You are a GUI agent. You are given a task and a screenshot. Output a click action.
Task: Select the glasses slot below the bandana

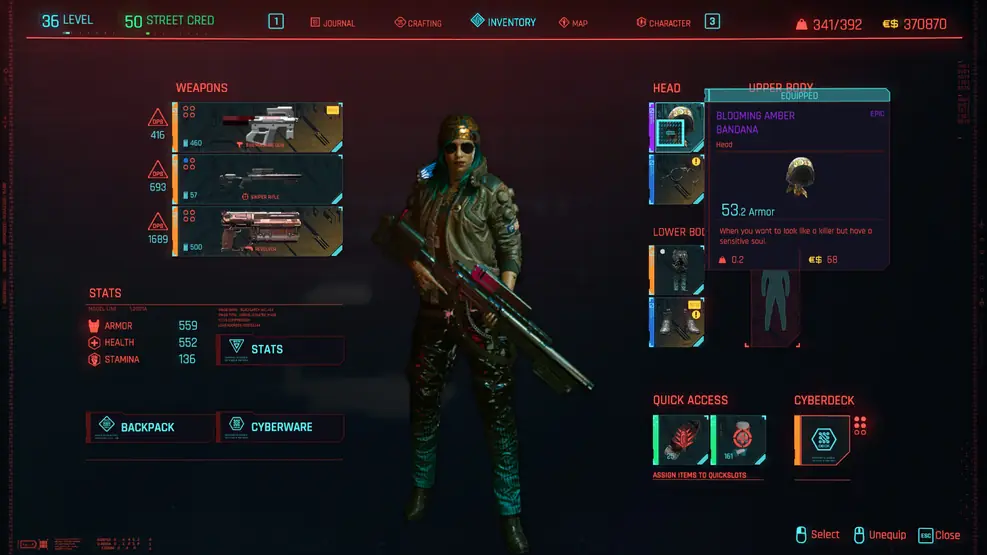click(x=677, y=179)
